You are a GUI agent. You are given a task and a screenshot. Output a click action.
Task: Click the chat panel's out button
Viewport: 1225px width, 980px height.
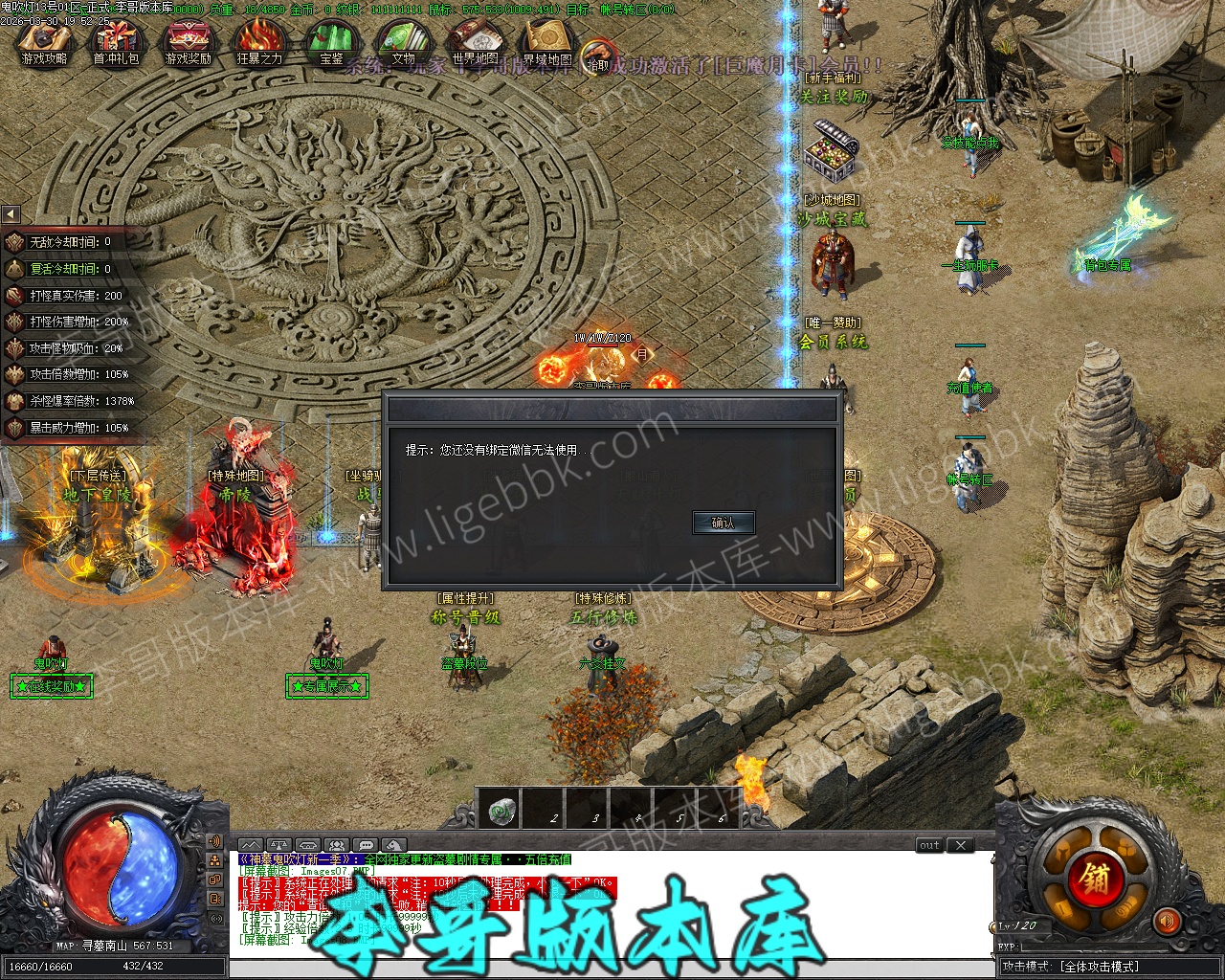(x=929, y=845)
